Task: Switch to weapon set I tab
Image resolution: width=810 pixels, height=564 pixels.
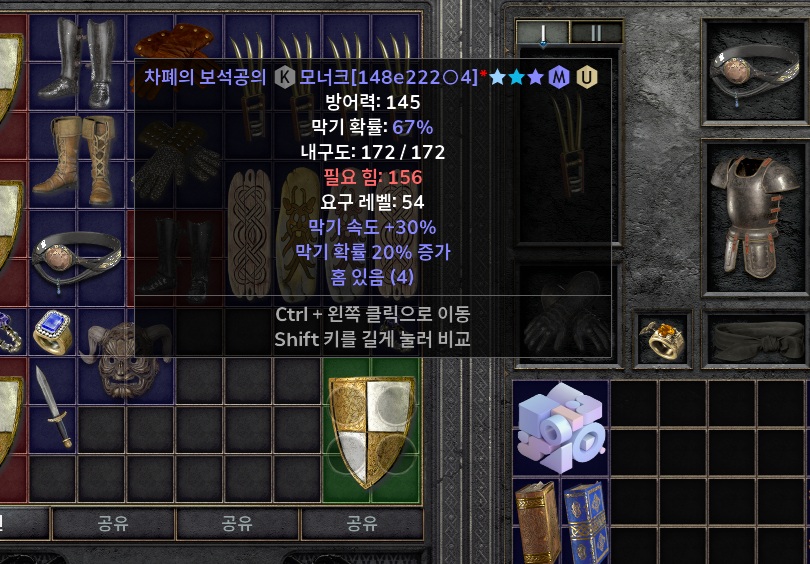Action: 543,33
